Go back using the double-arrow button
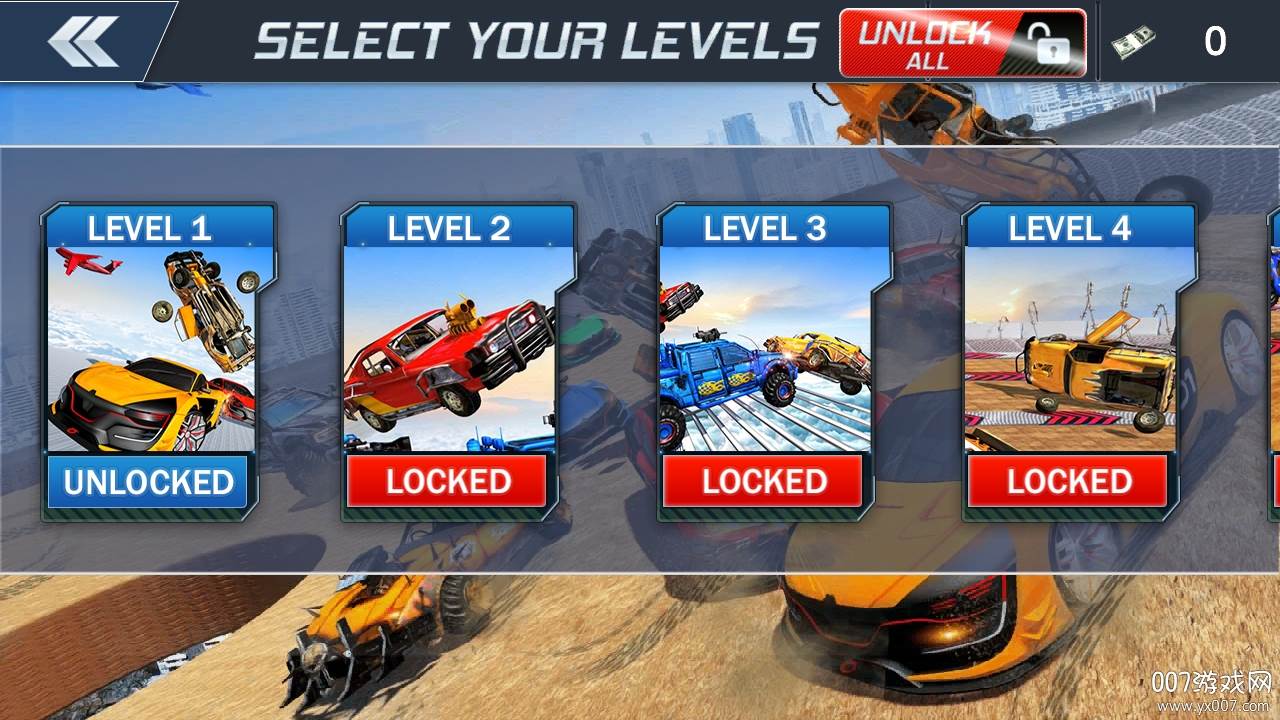1280x720 pixels. pos(82,41)
